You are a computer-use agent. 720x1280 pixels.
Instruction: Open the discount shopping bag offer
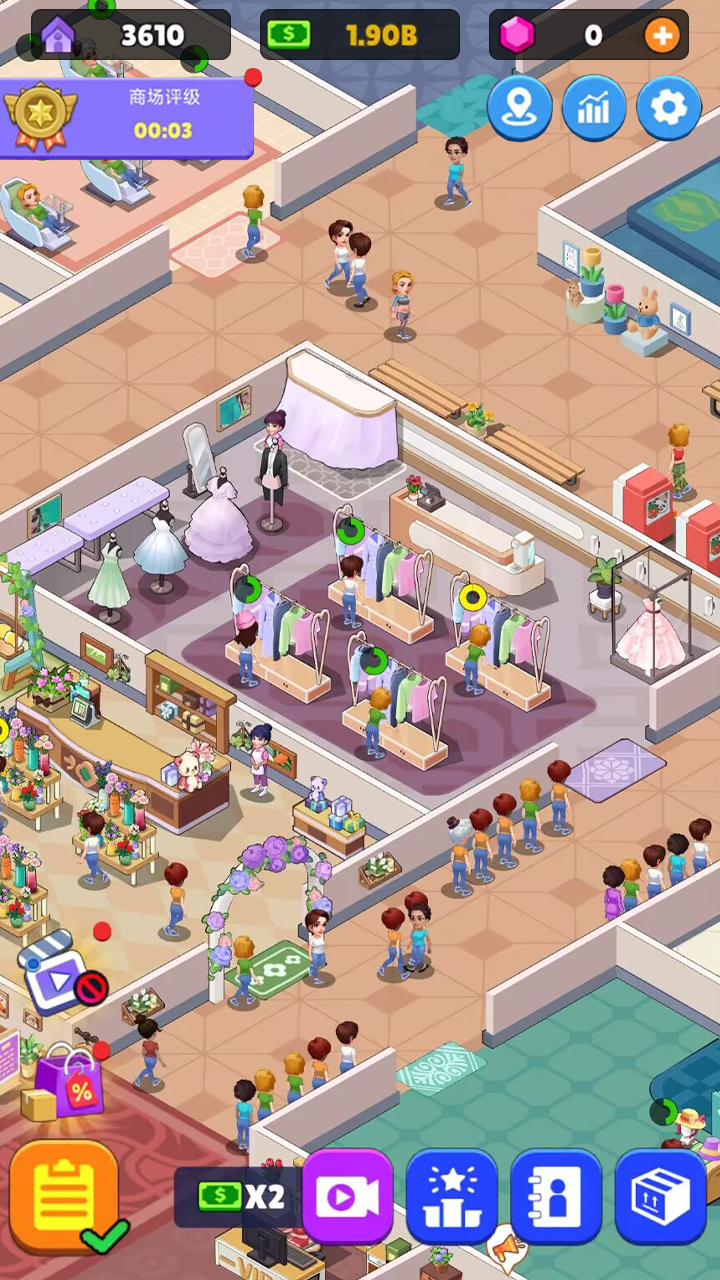point(69,1081)
